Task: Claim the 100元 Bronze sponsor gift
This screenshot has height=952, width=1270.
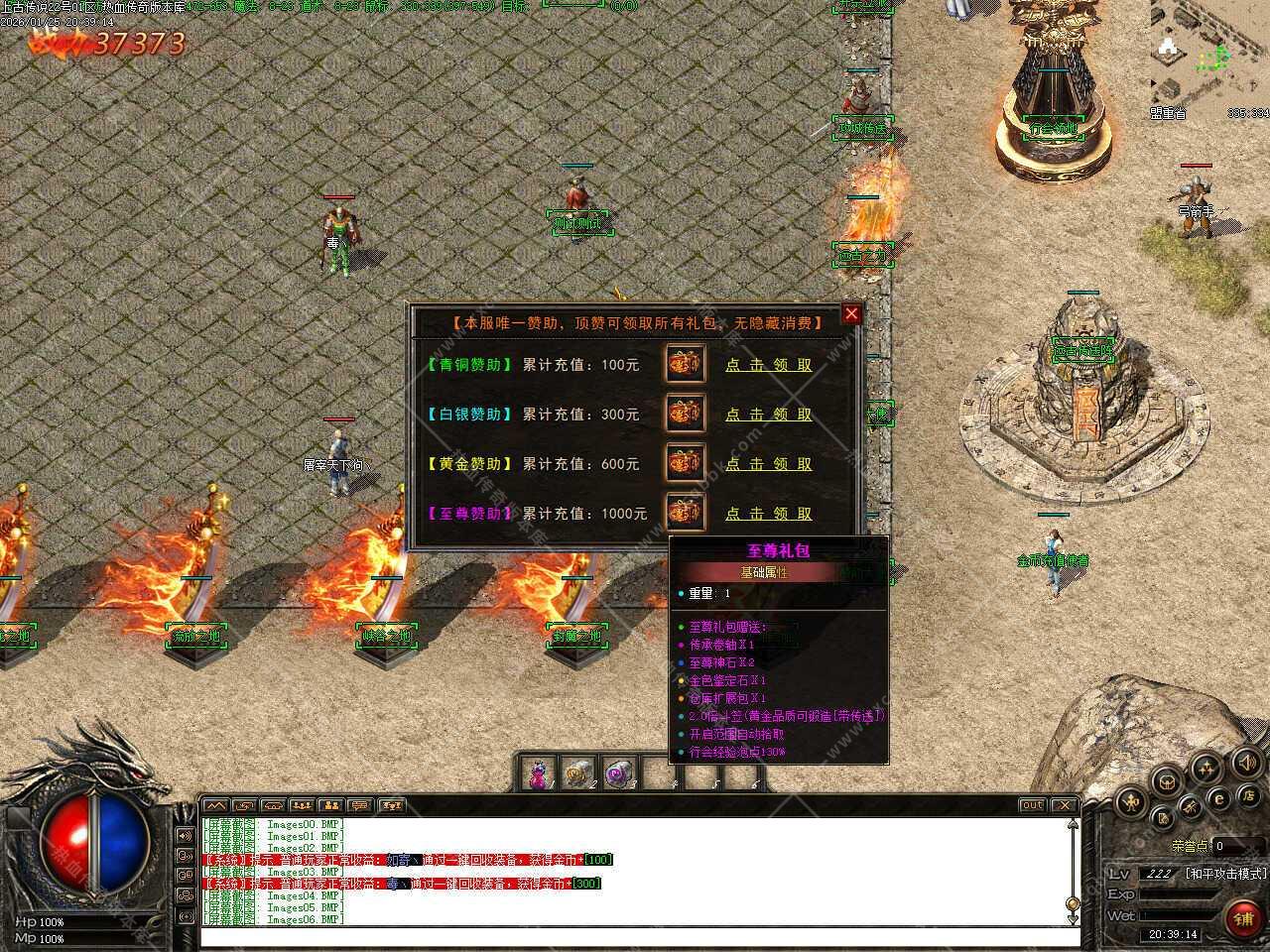Action: tap(768, 365)
